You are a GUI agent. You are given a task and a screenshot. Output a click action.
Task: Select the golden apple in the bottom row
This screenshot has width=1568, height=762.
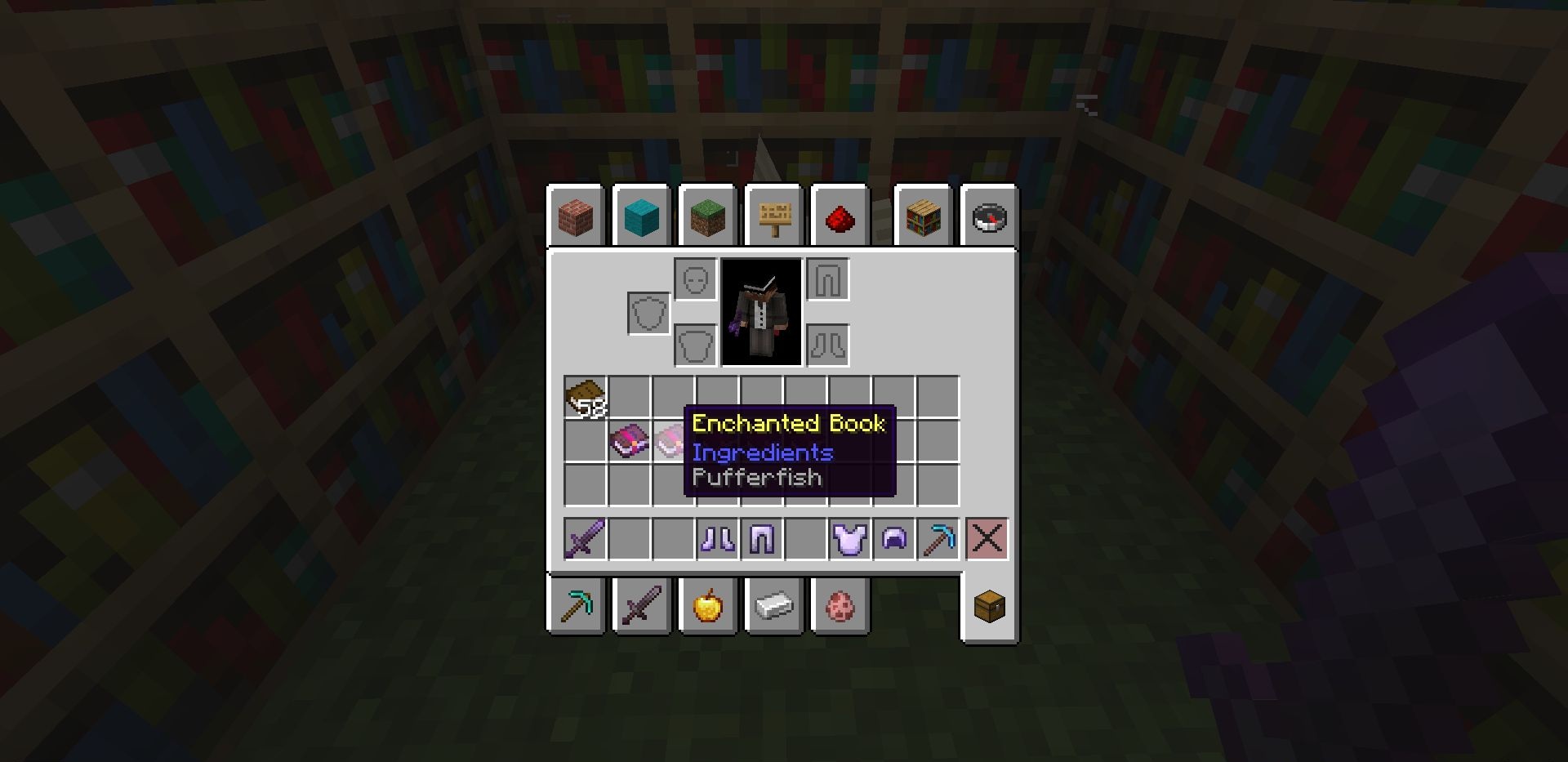coord(707,604)
